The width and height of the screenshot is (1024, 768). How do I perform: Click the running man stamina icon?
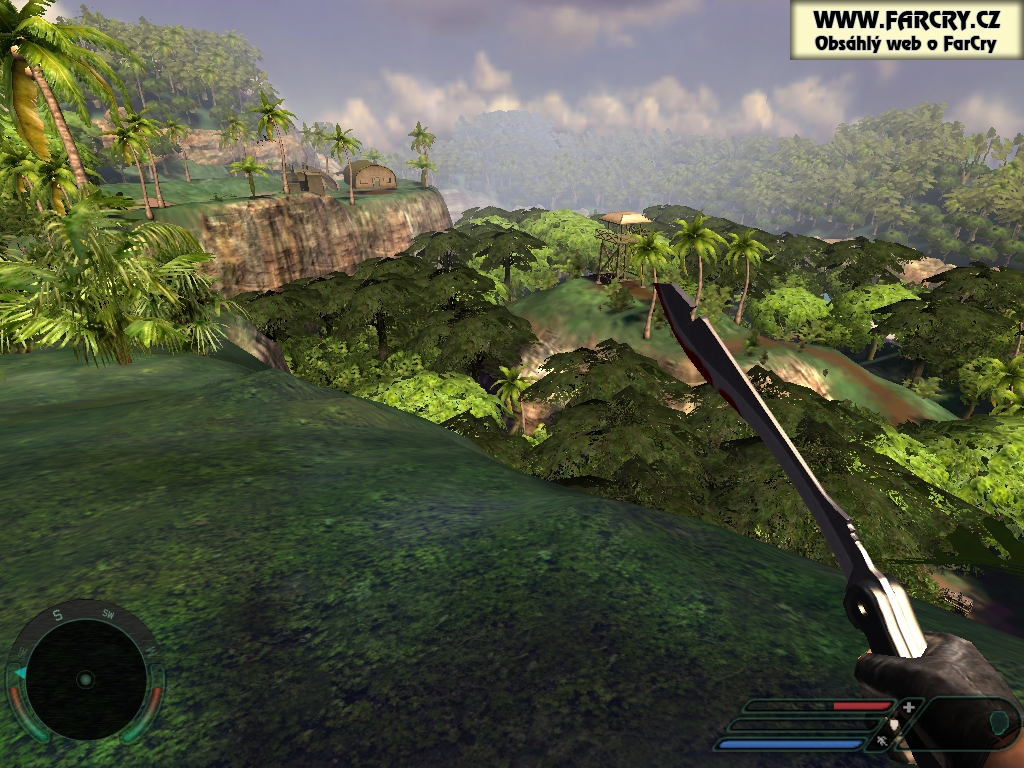pyautogui.click(x=881, y=742)
